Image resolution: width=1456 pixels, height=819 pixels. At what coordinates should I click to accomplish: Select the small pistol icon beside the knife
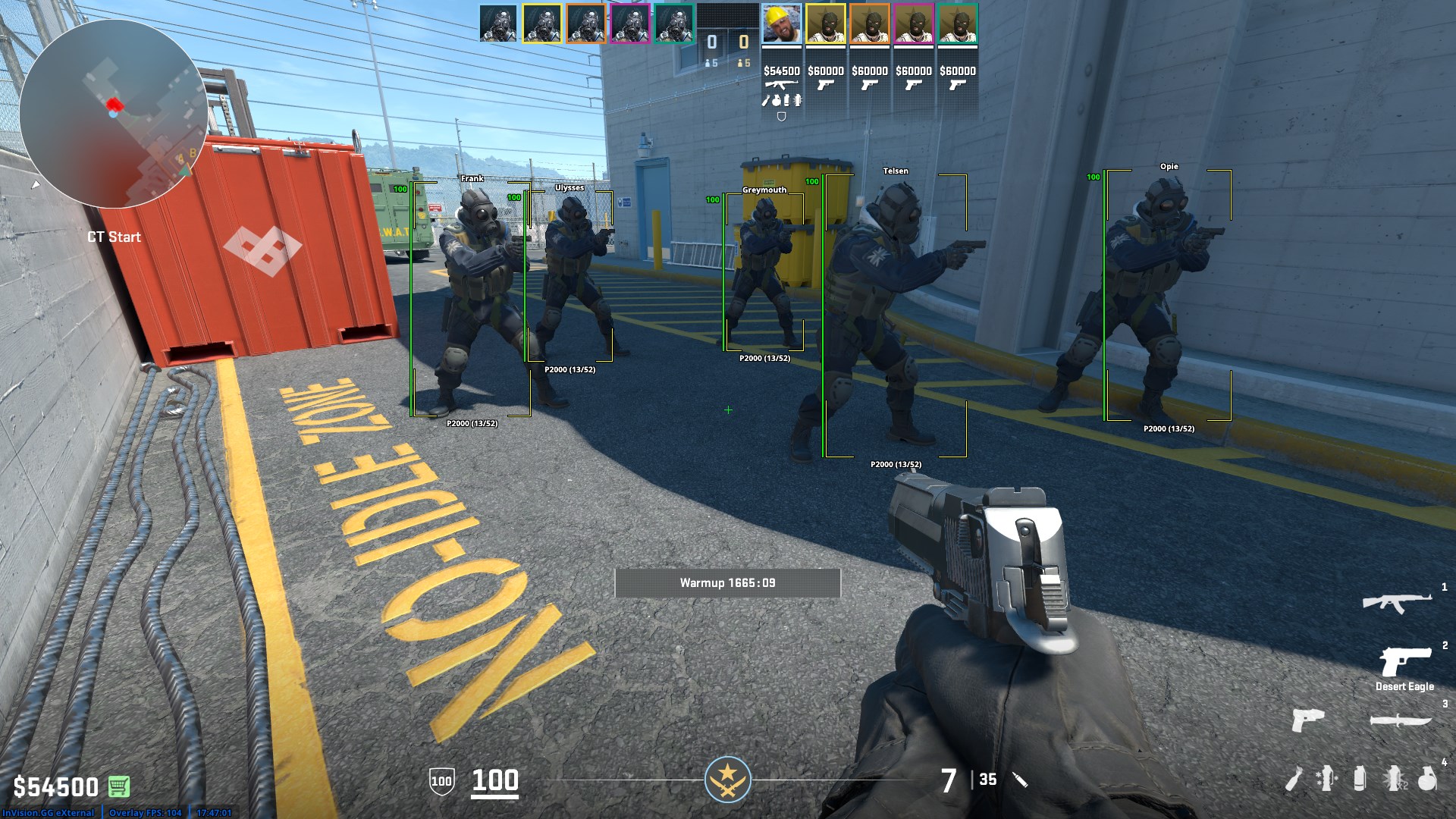(x=1308, y=720)
